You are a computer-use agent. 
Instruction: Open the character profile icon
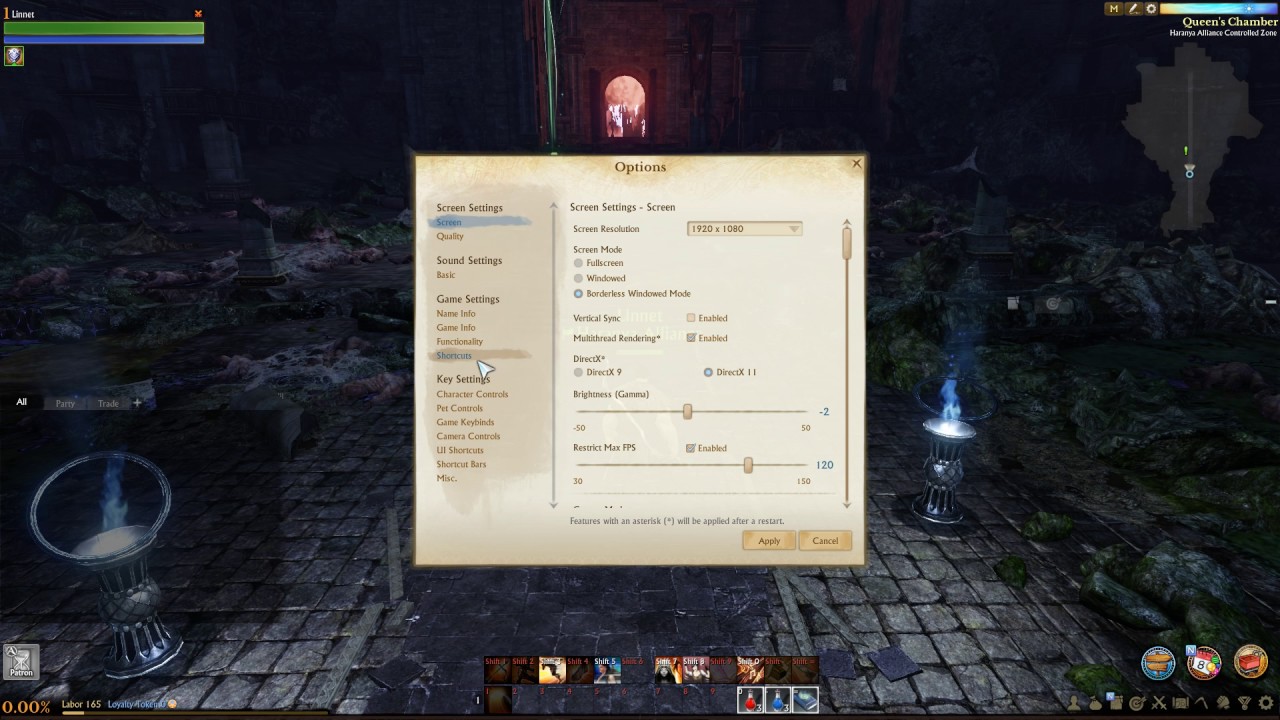pos(1073,703)
